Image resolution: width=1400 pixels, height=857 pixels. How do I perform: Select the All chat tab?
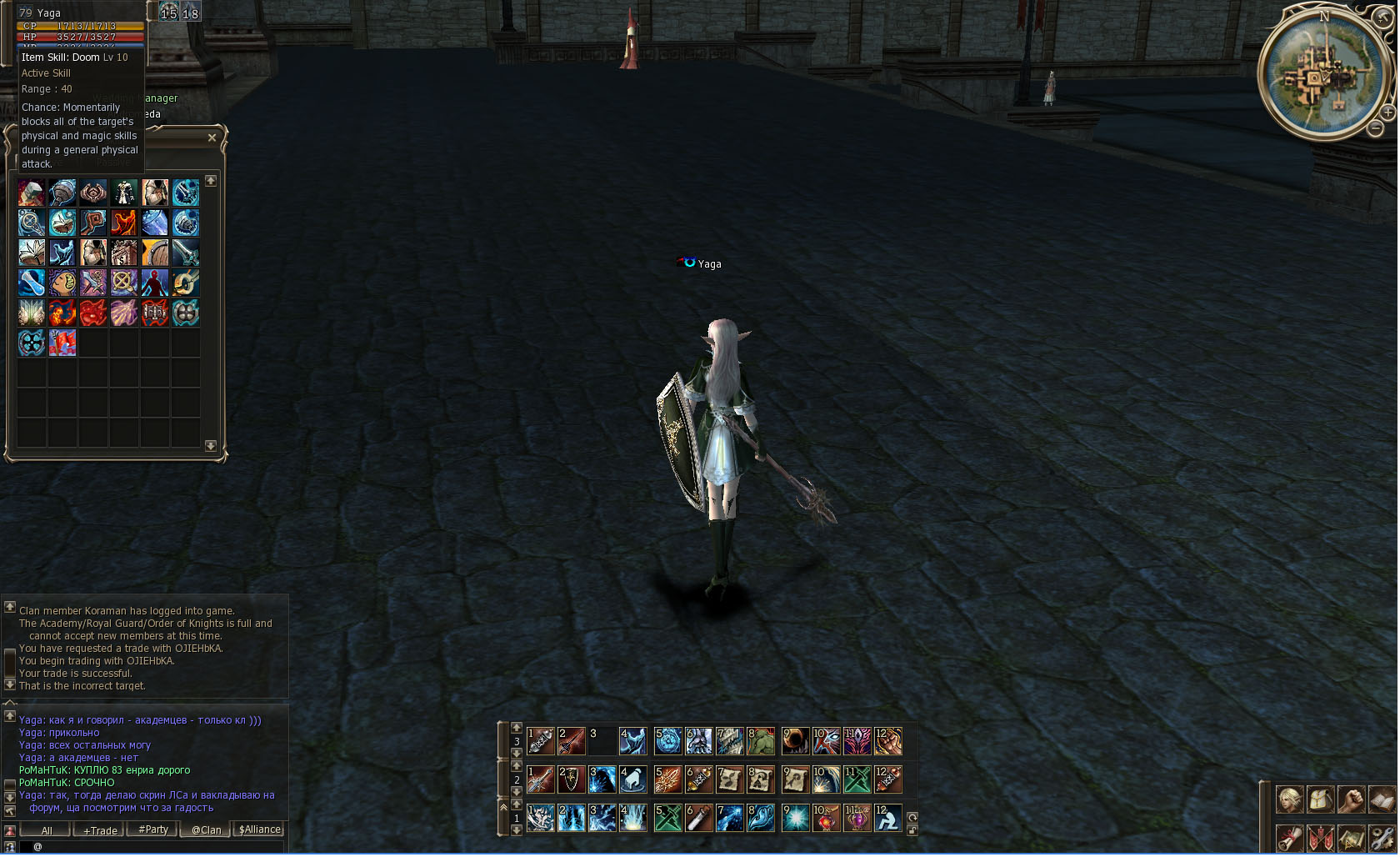(x=47, y=830)
